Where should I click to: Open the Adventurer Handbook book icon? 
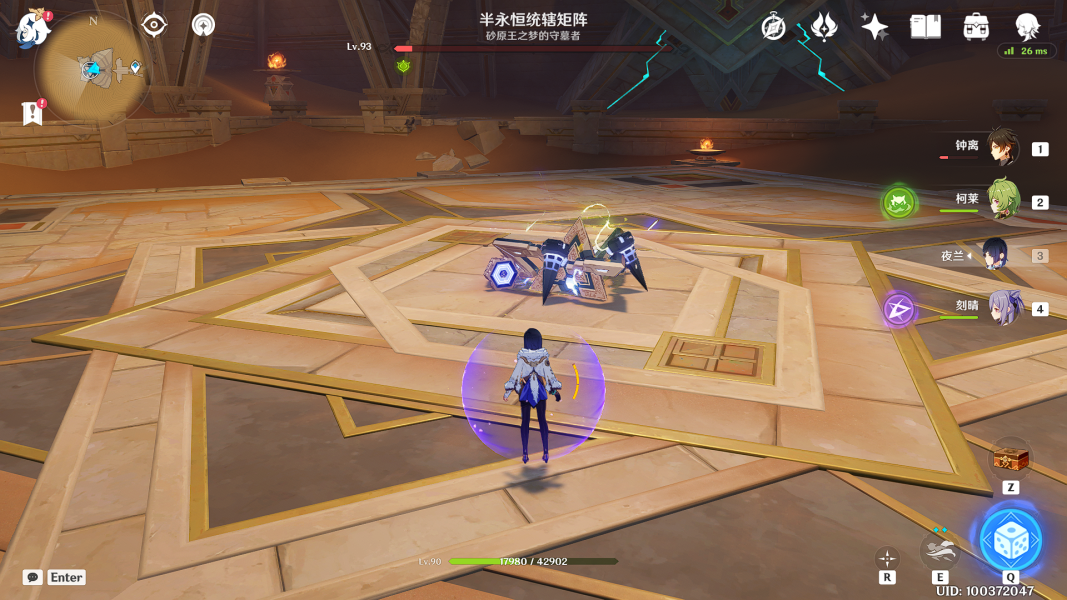click(926, 27)
